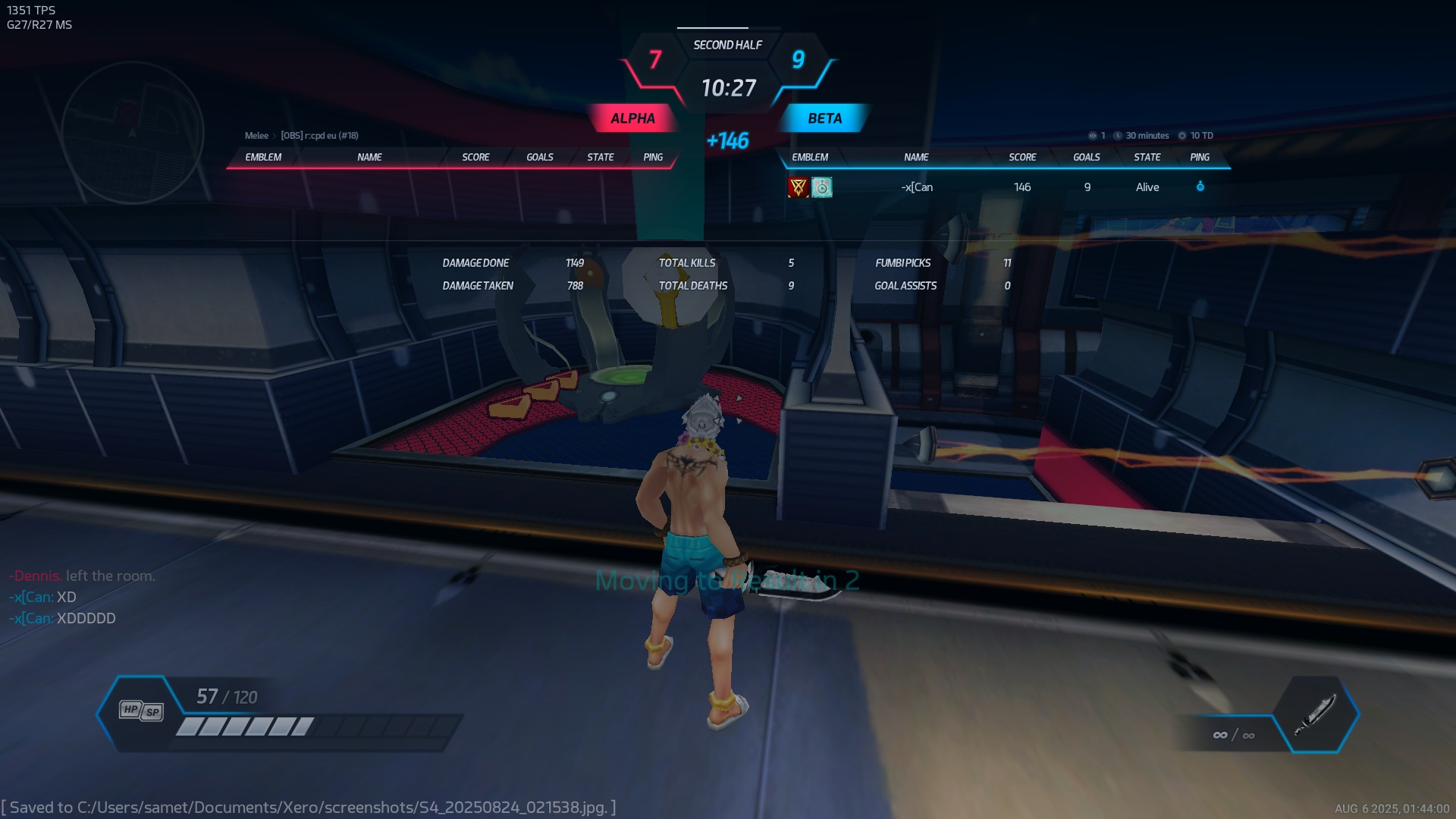Screen dimensions: 1456x819
Task: Click the teal emblem beside the clan badge
Action: point(822,187)
